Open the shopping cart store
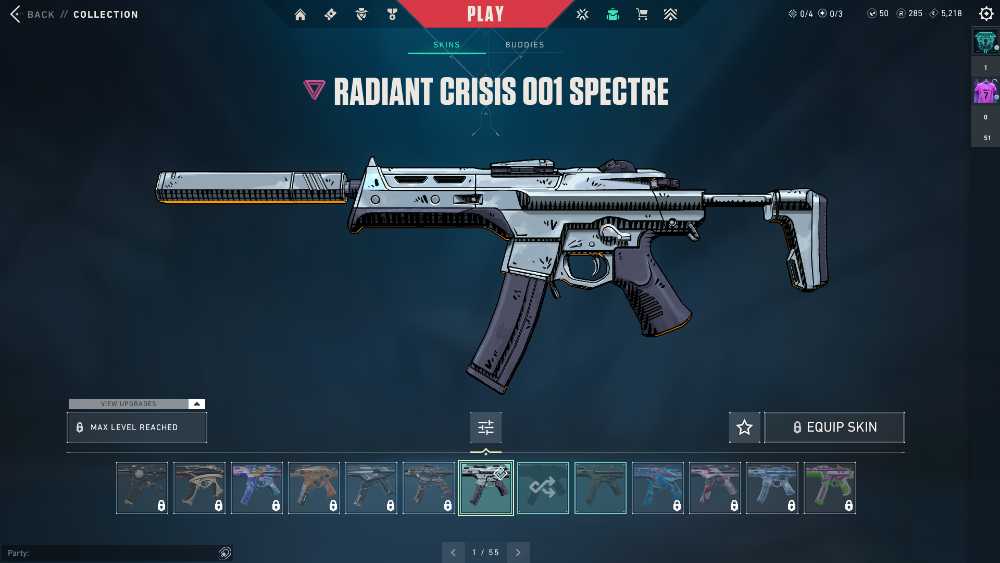The image size is (1000, 563). 642,15
